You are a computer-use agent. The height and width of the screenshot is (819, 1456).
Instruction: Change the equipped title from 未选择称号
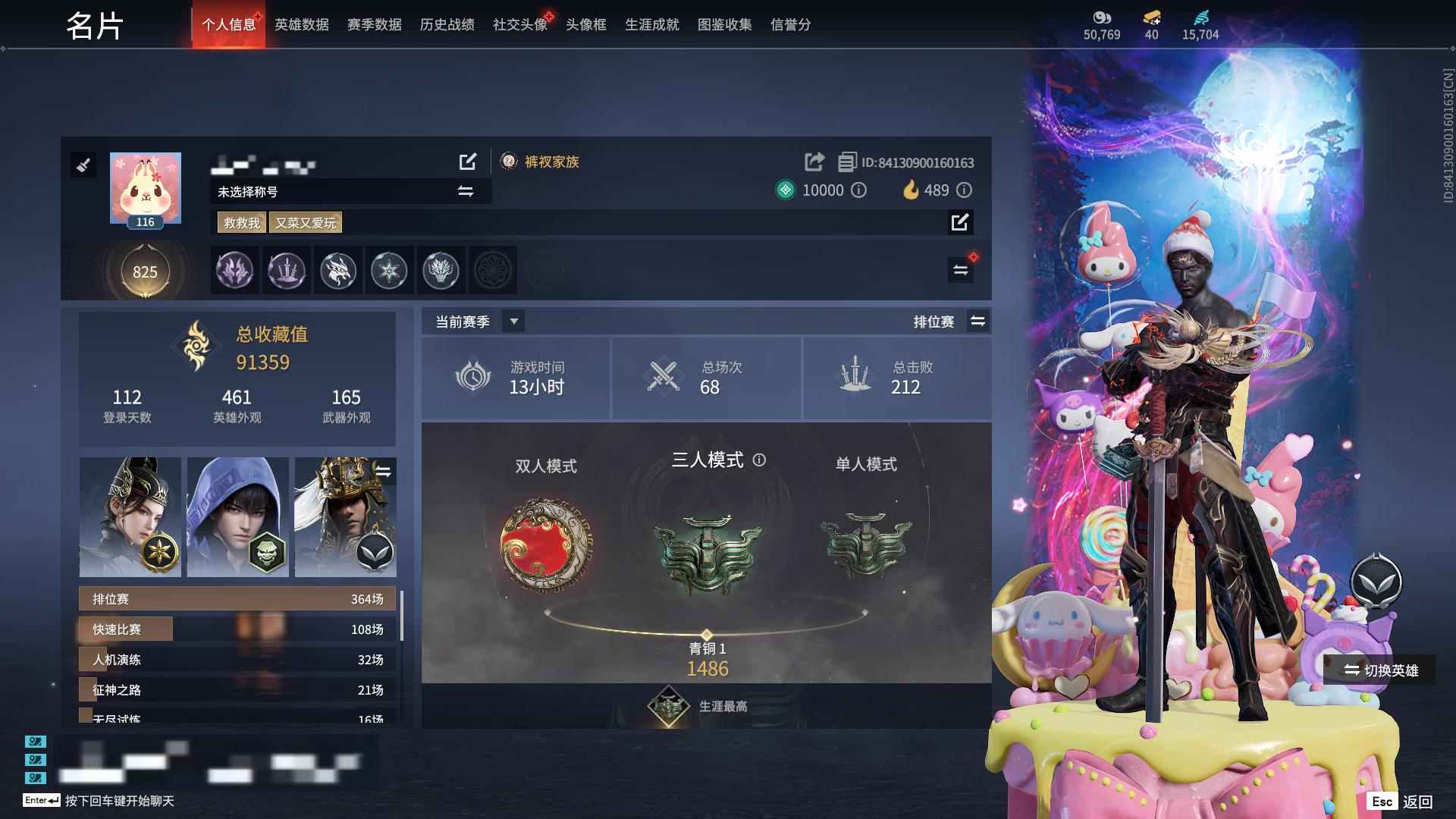coord(466,192)
